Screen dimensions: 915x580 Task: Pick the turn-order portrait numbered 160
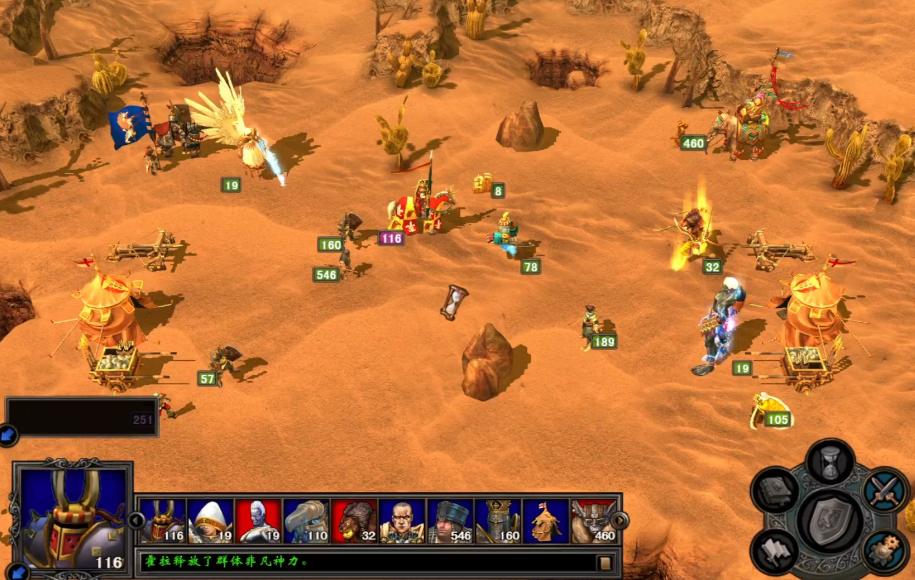tap(498, 521)
